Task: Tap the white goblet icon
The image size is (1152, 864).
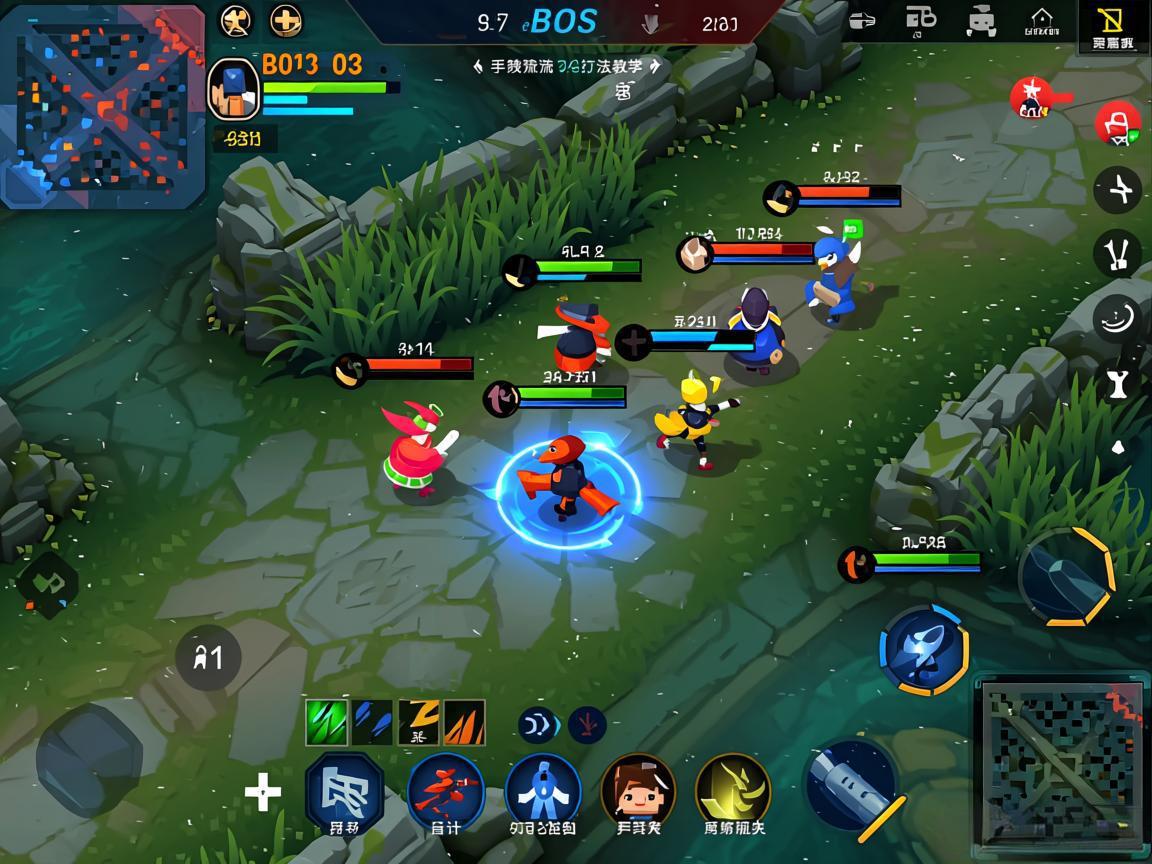Action: coord(1118,382)
